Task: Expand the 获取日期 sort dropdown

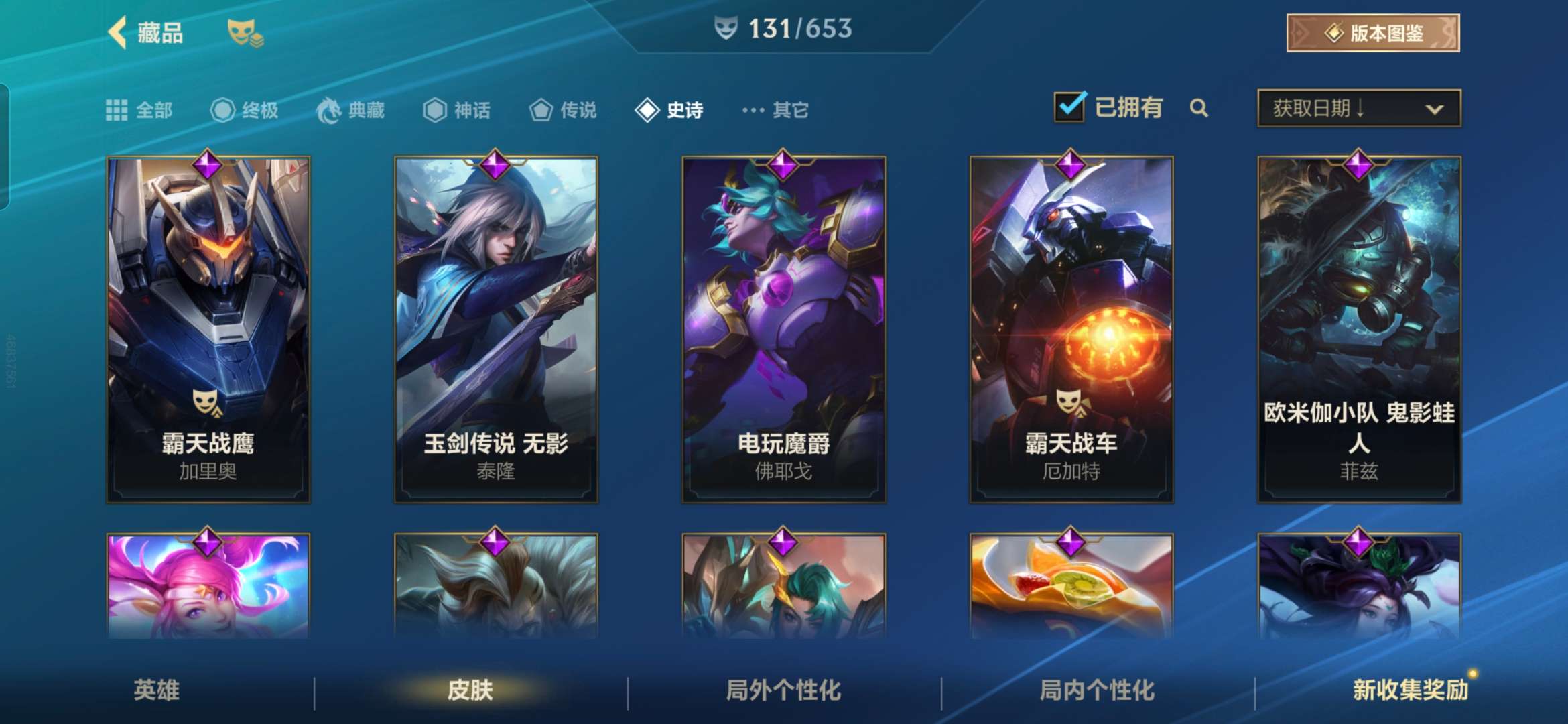Action: (1359, 109)
